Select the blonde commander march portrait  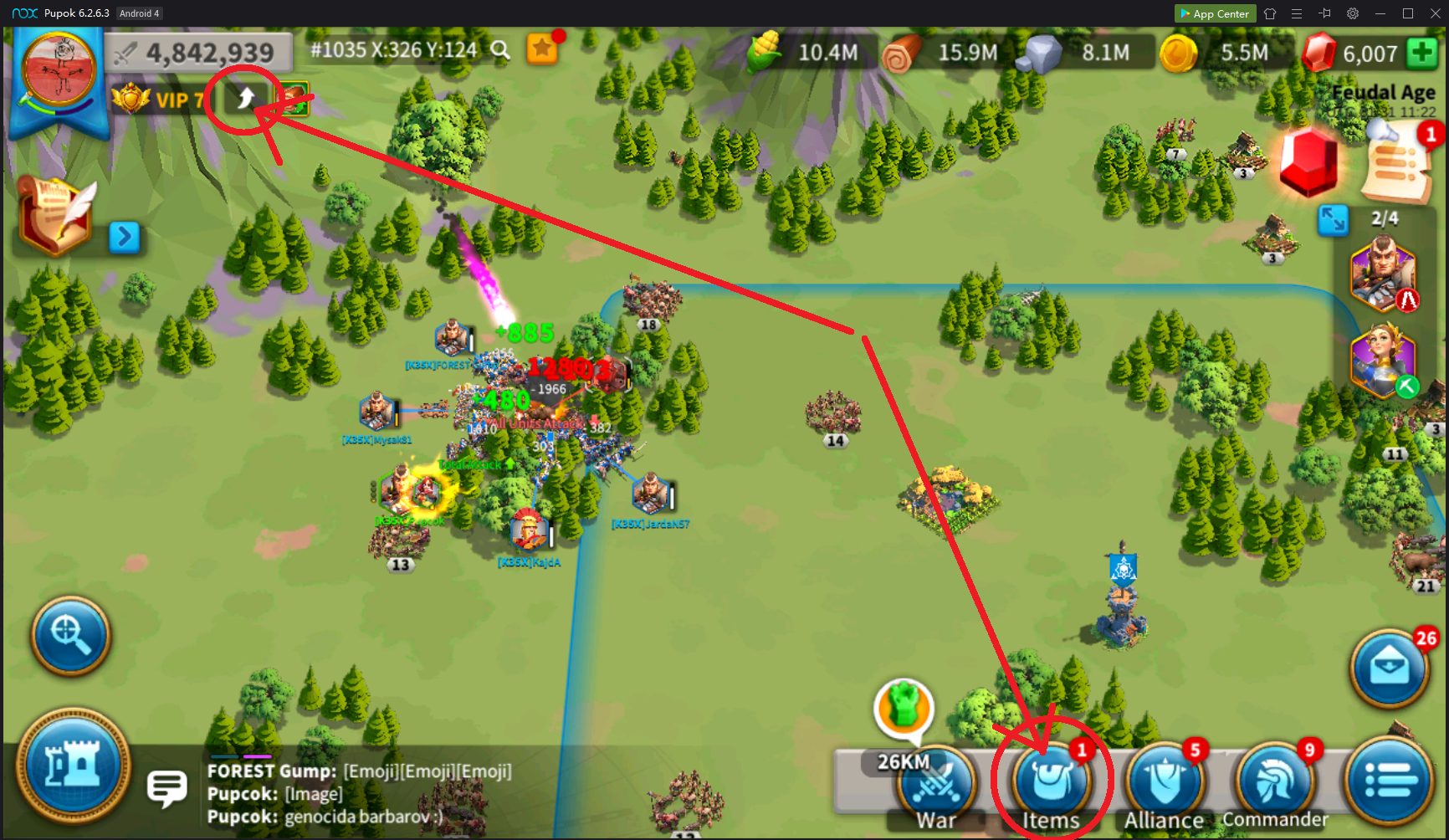tap(1382, 360)
